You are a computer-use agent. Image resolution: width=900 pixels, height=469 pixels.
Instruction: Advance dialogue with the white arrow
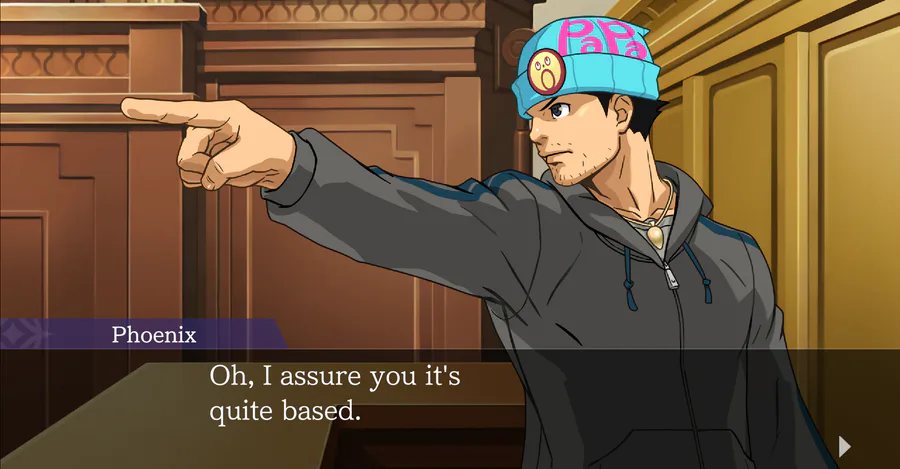tap(845, 444)
